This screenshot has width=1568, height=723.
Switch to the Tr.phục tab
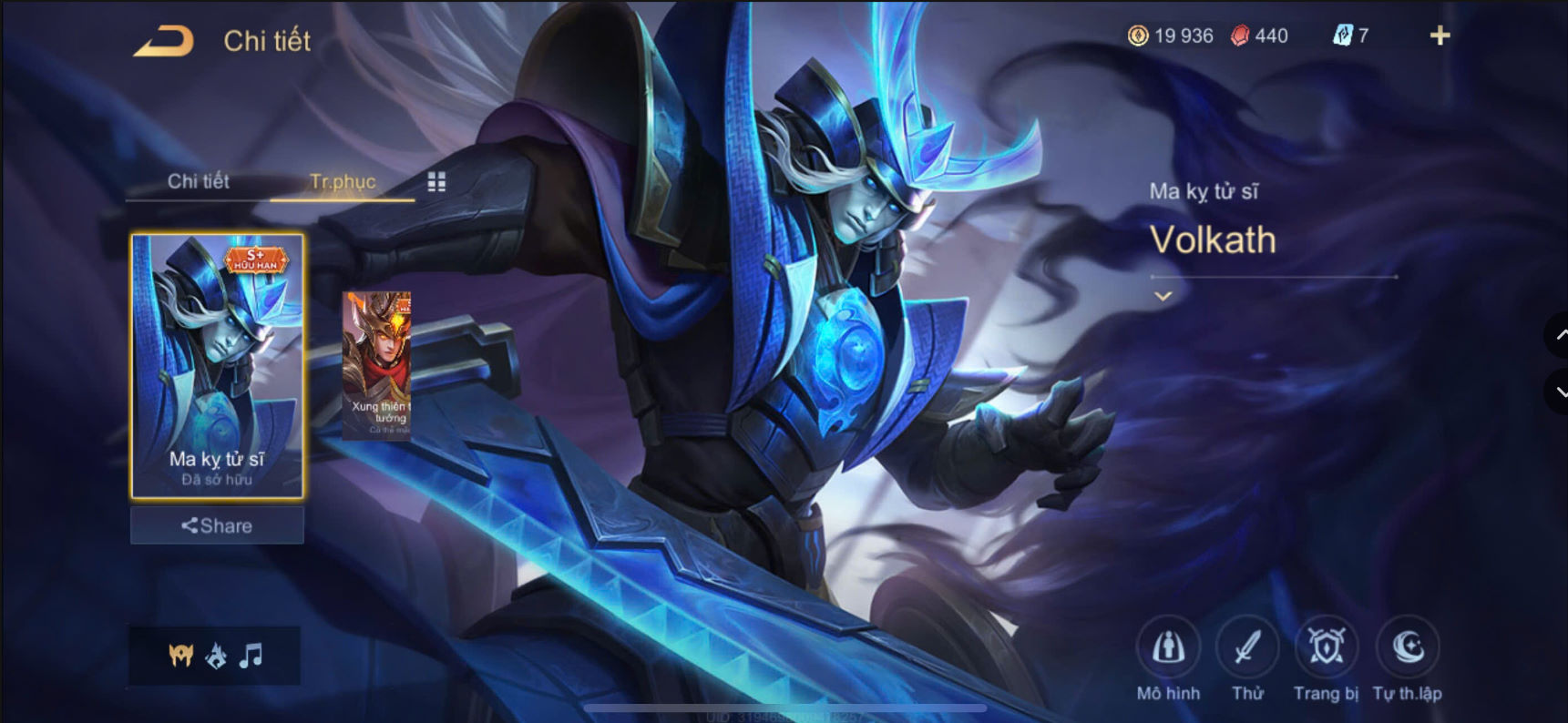pos(343,182)
